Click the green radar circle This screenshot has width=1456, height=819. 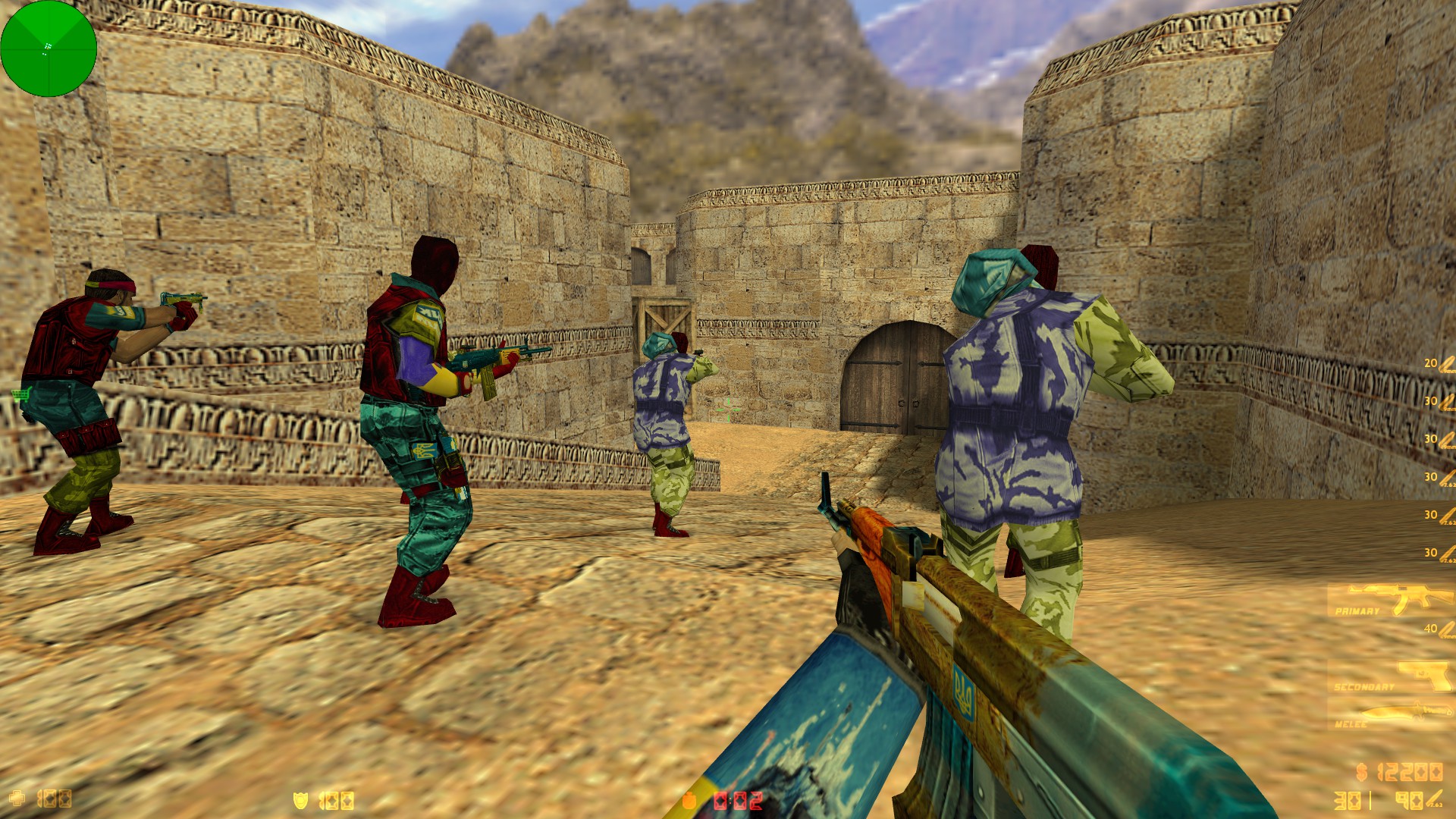tap(49, 49)
